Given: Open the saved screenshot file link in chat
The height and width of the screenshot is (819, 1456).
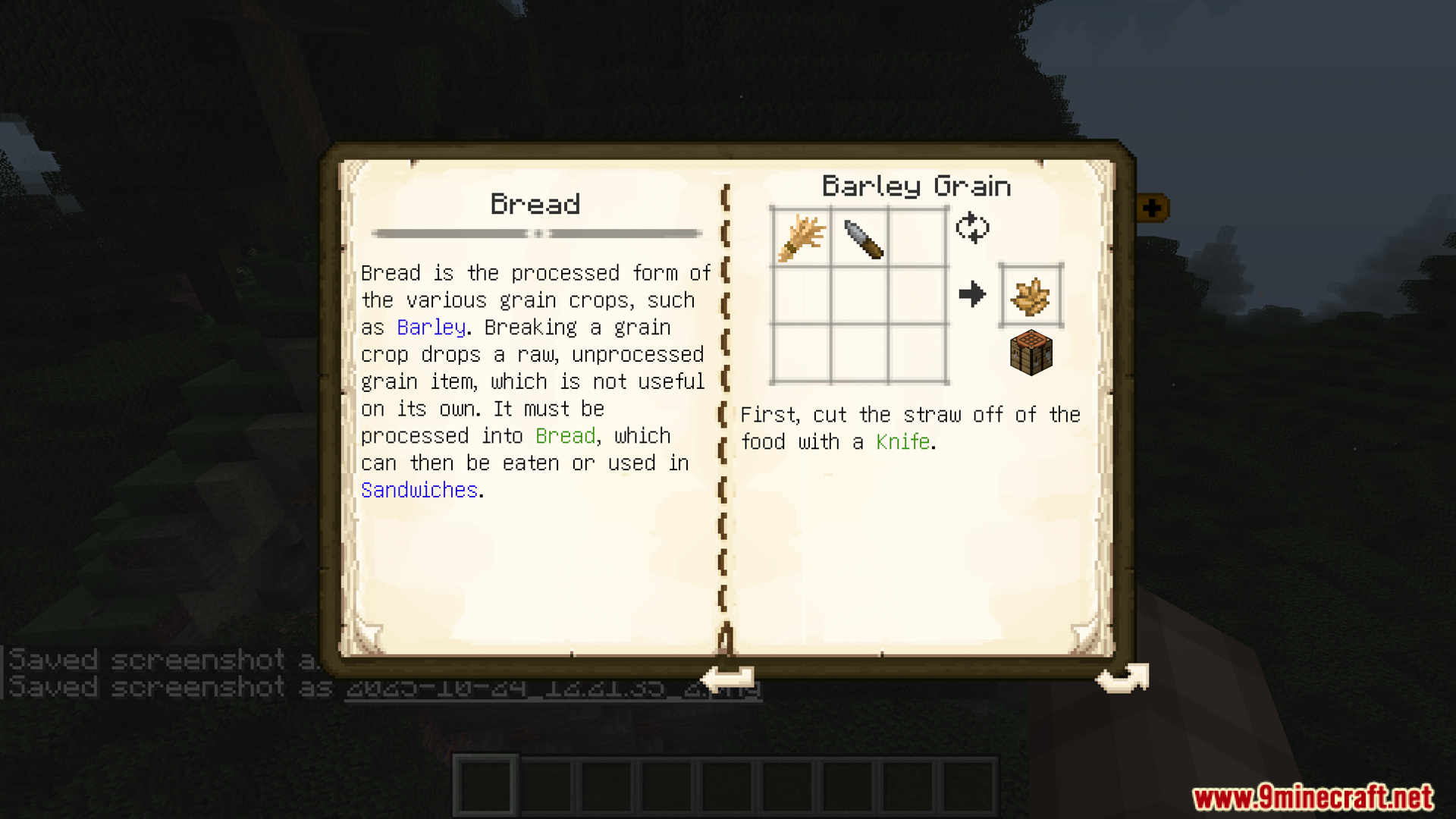Looking at the screenshot, I should point(552,688).
